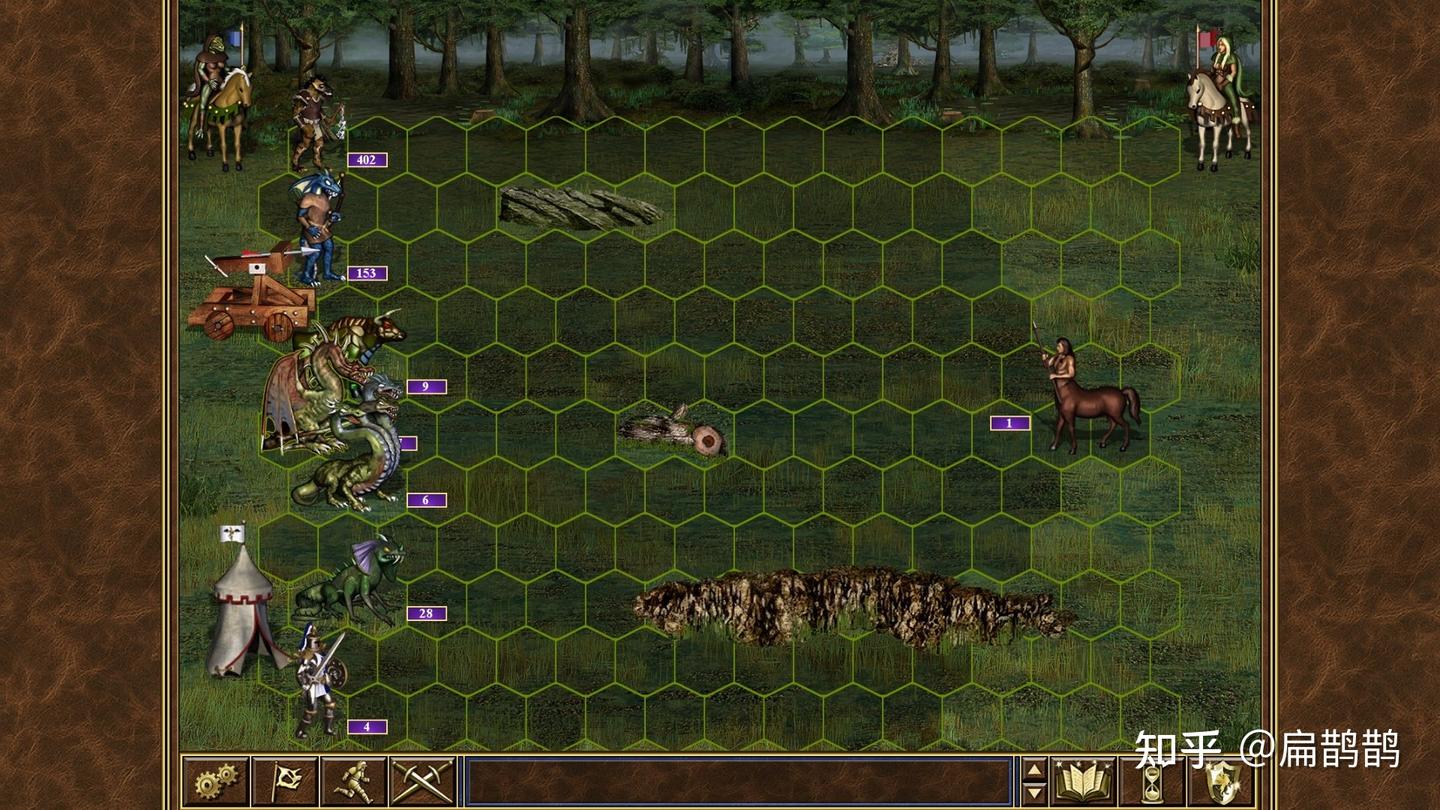Select the swordsman stack numbering 4
This screenshot has height=810, width=1440.
(x=318, y=680)
